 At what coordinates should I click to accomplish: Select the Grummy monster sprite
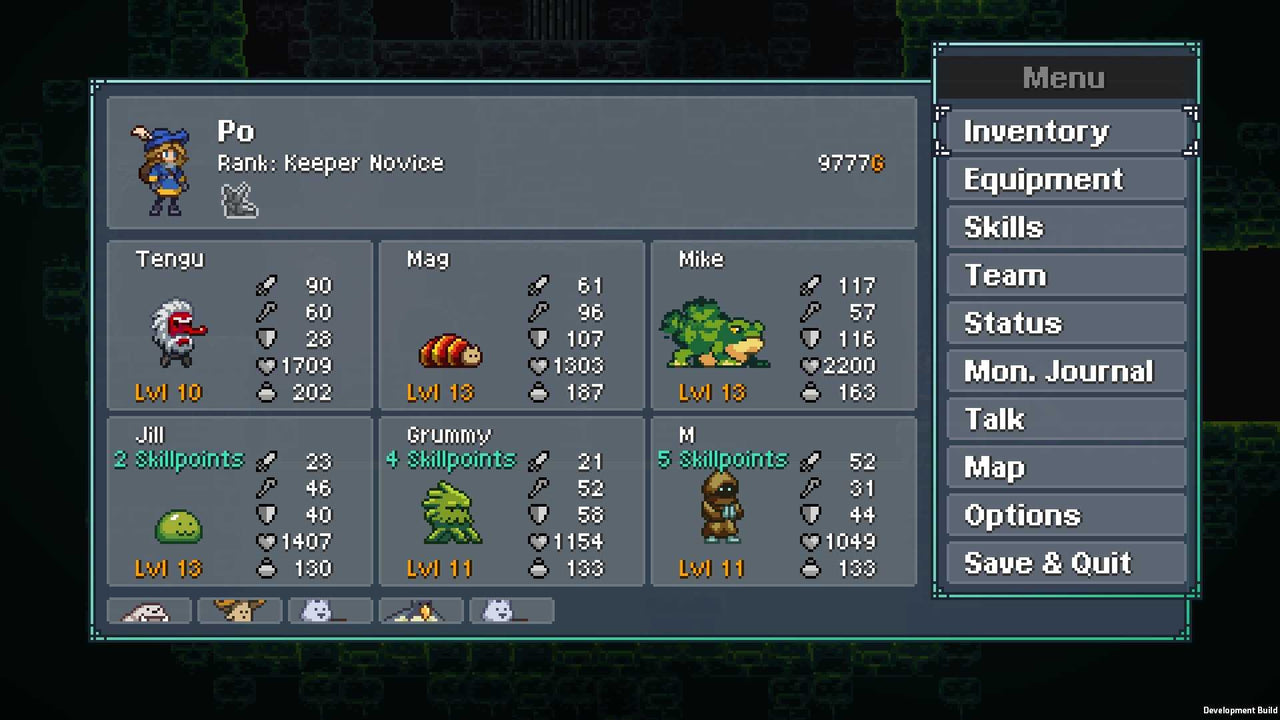pyautogui.click(x=451, y=512)
